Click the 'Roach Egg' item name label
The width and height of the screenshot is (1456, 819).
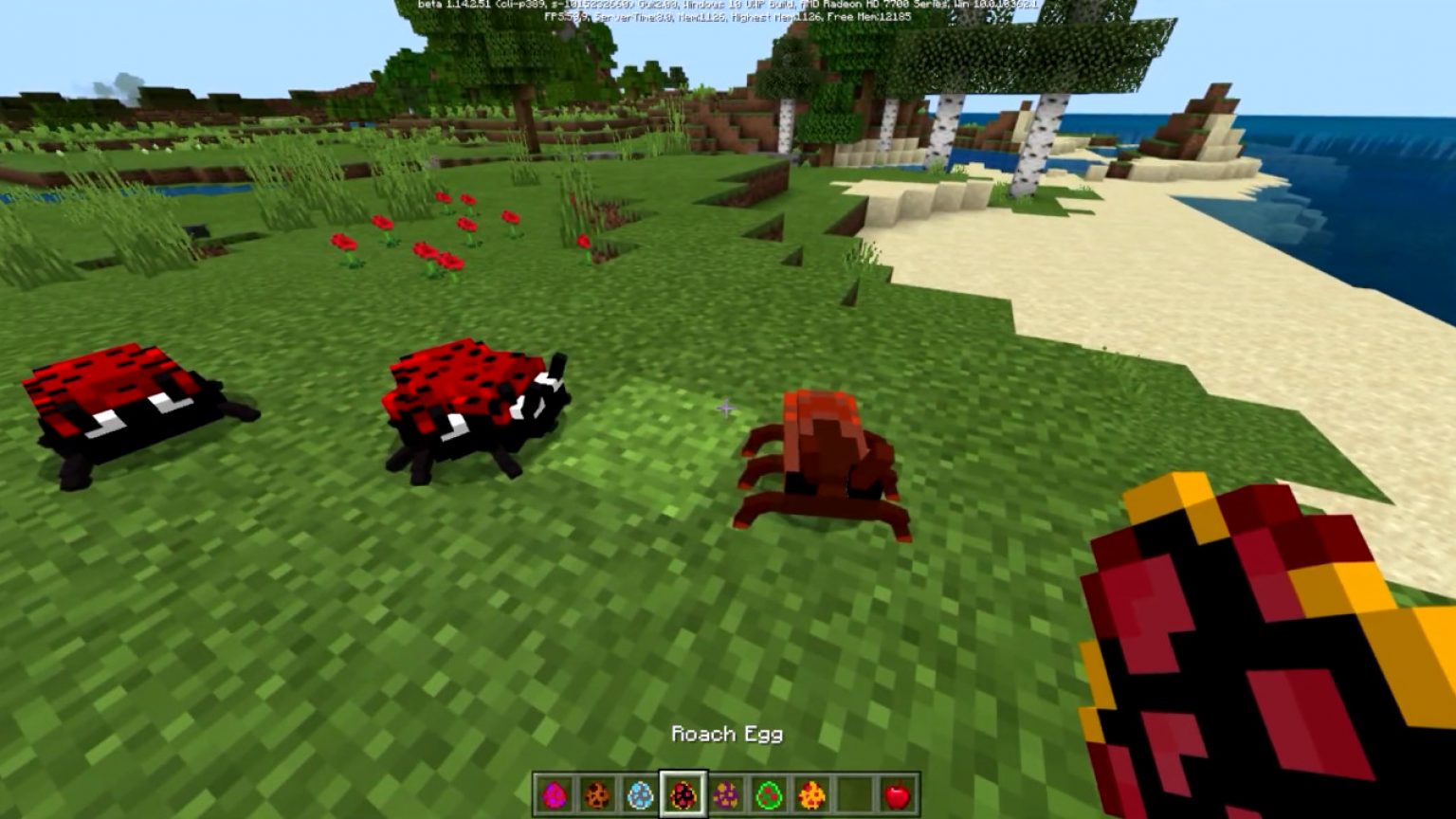click(x=727, y=735)
